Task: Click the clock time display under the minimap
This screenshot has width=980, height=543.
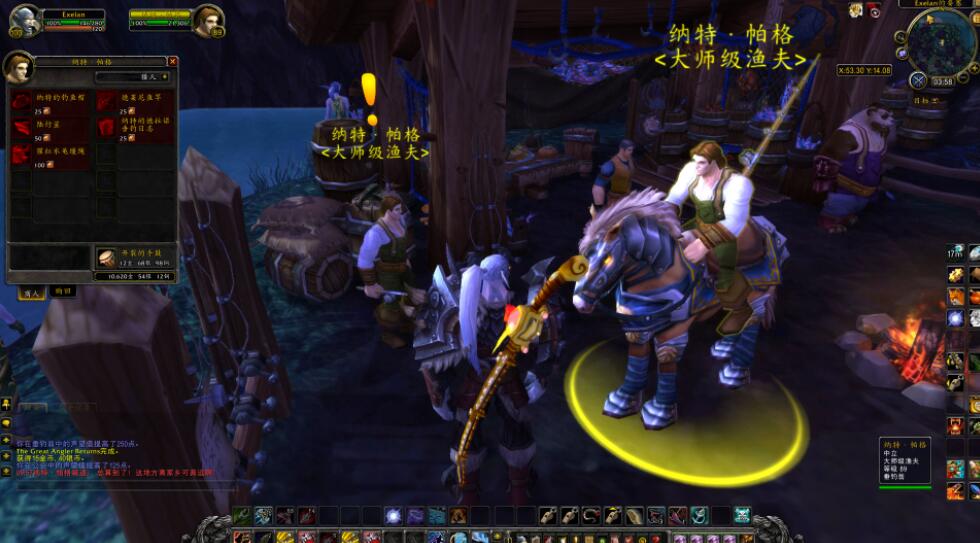Action: coord(942,81)
